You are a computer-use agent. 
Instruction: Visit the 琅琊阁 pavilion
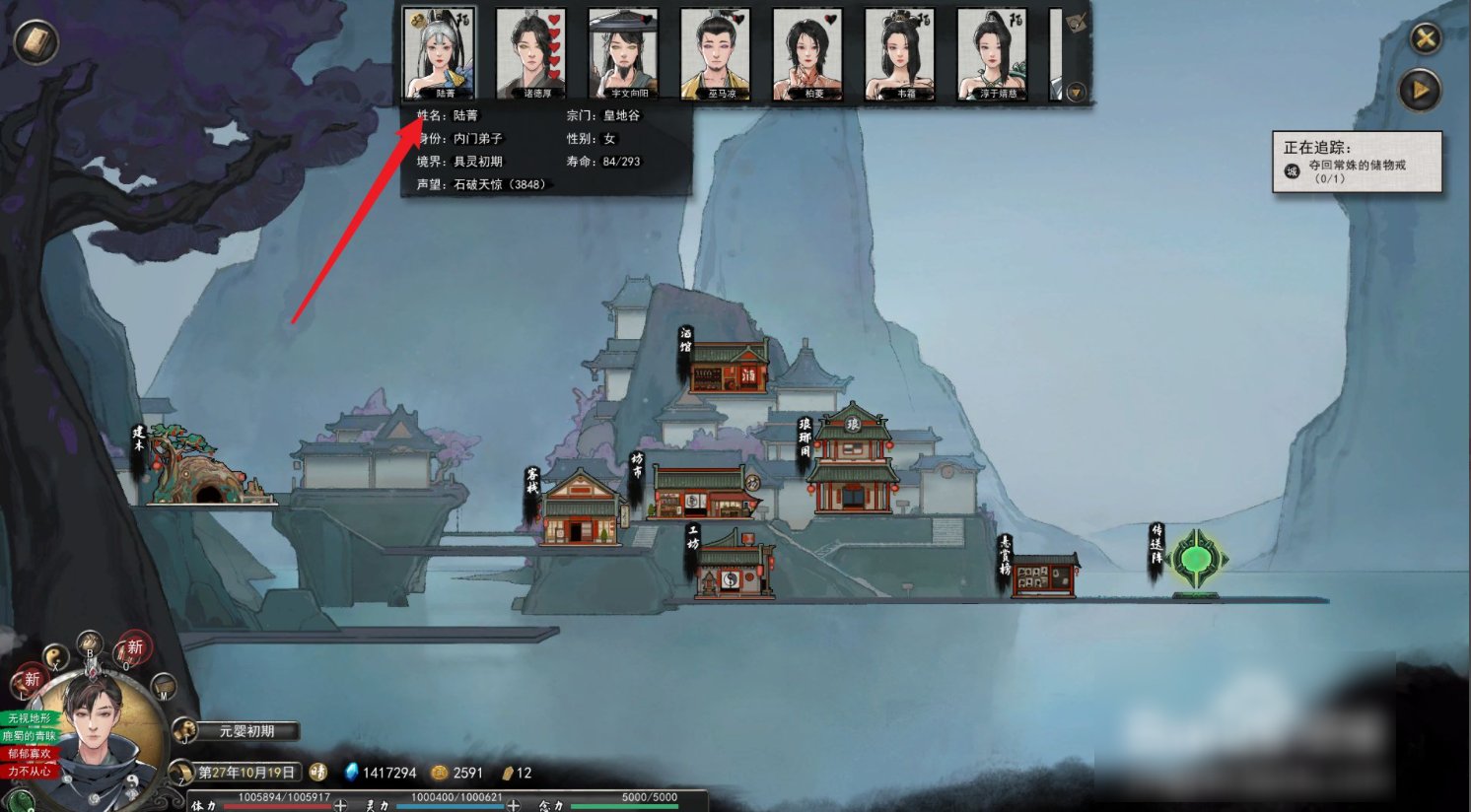(853, 461)
